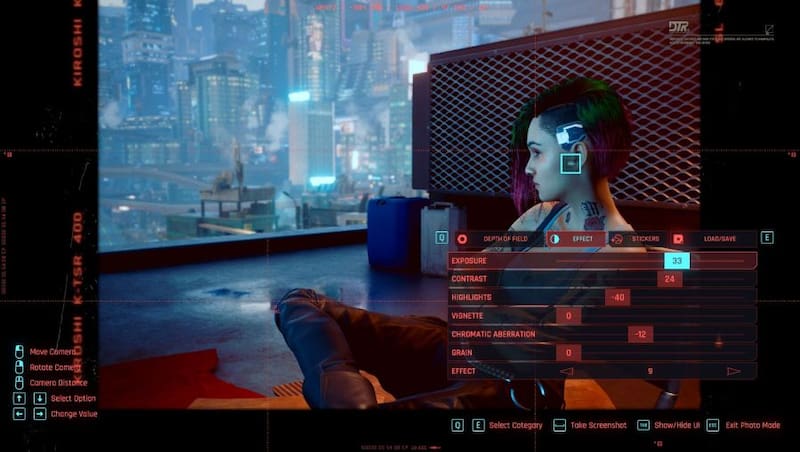The height and width of the screenshot is (452, 800).
Task: Select the Effect tab
Action: pyautogui.click(x=573, y=239)
